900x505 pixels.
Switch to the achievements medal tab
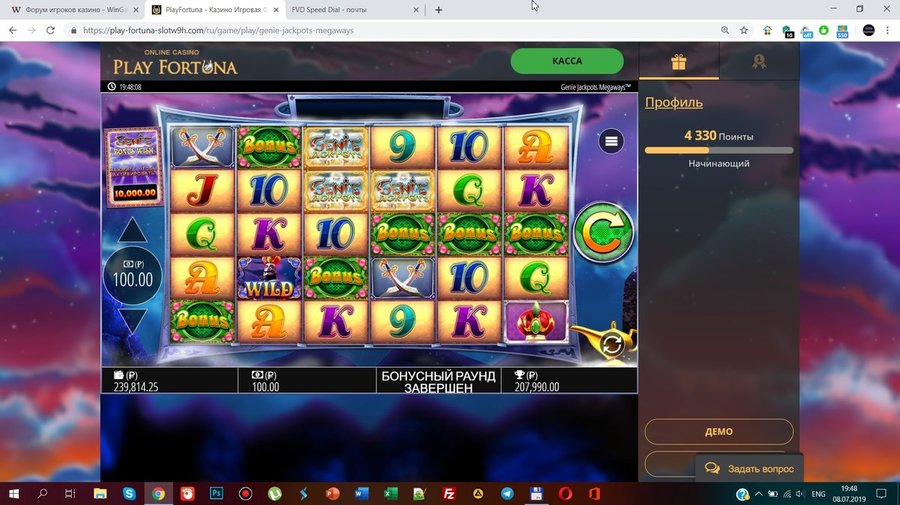(759, 62)
